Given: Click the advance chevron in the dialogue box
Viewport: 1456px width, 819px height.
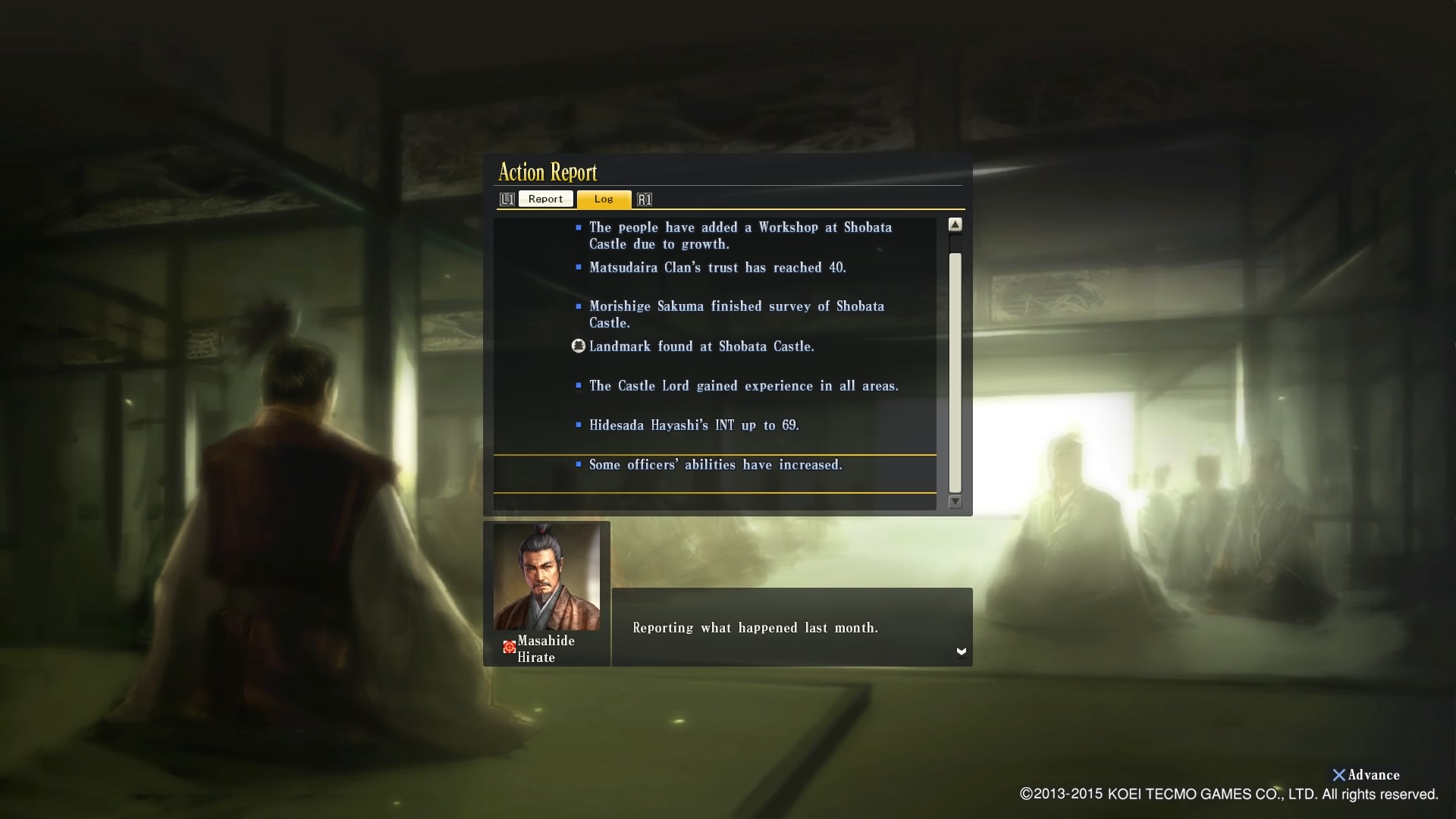Looking at the screenshot, I should [962, 651].
